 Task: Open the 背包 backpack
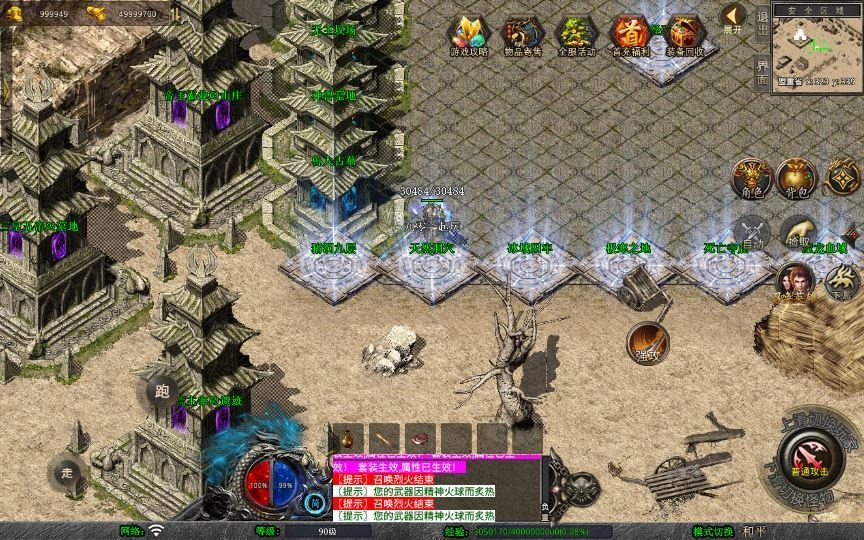pyautogui.click(x=797, y=177)
